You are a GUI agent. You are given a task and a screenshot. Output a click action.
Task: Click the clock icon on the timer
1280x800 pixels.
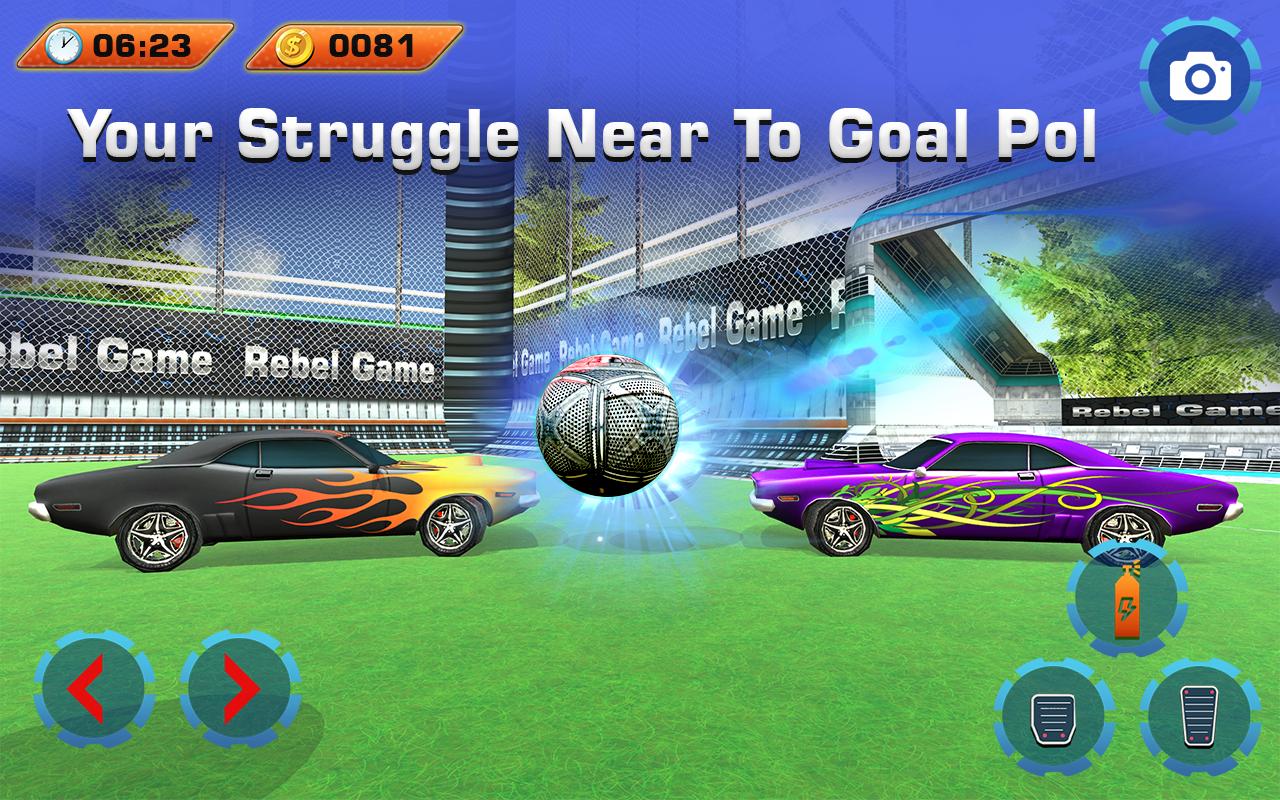(62, 44)
